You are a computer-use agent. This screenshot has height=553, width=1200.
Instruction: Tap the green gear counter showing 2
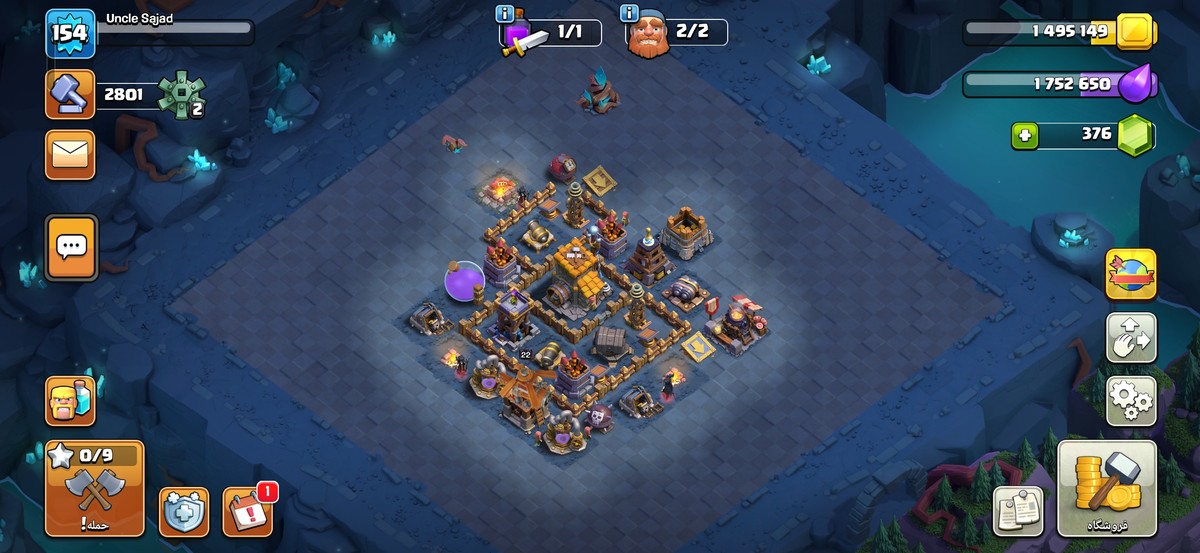[x=181, y=97]
